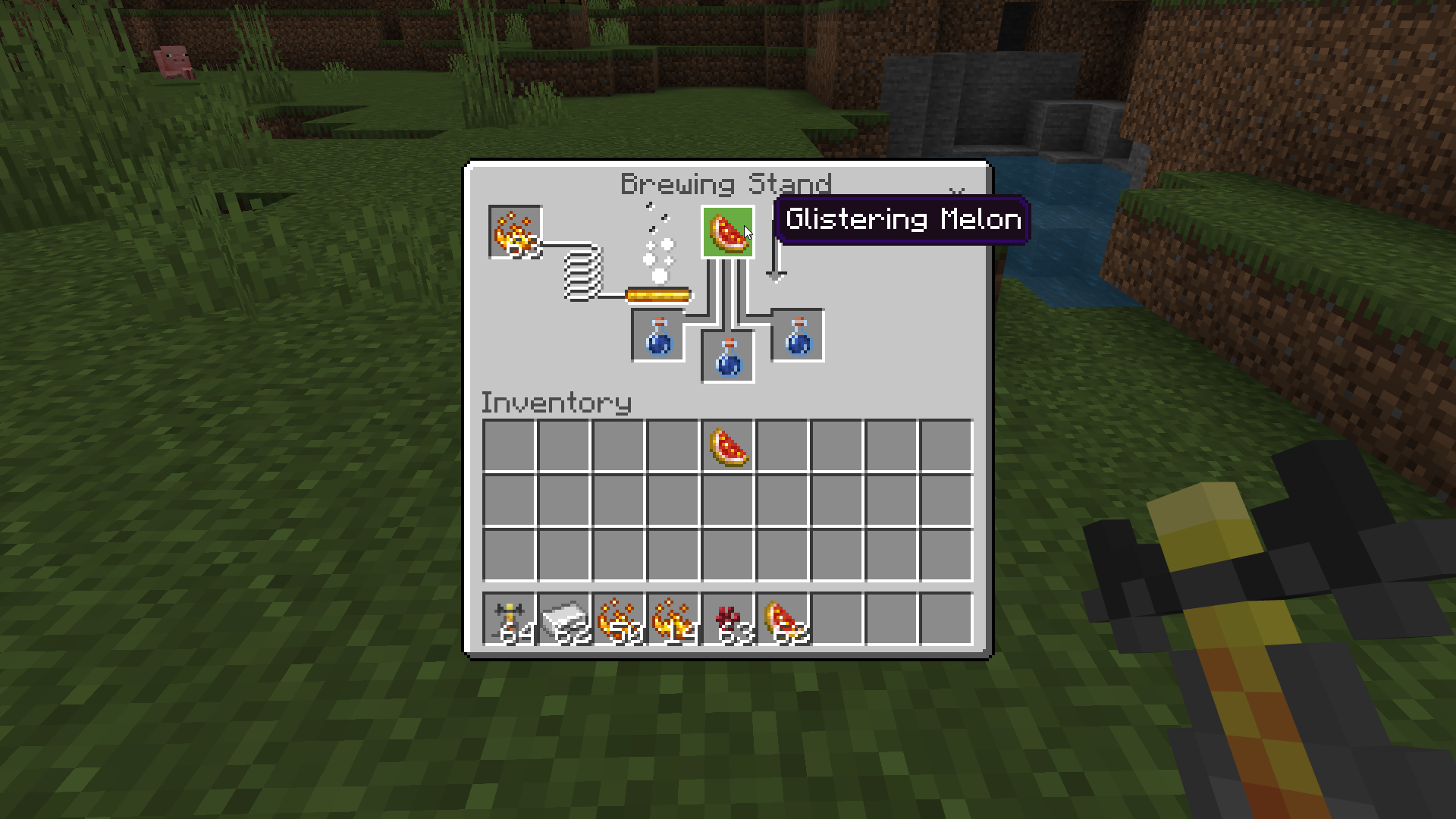Select the blaze powder fuel slot
This screenshot has height=819, width=1456.
click(x=515, y=232)
